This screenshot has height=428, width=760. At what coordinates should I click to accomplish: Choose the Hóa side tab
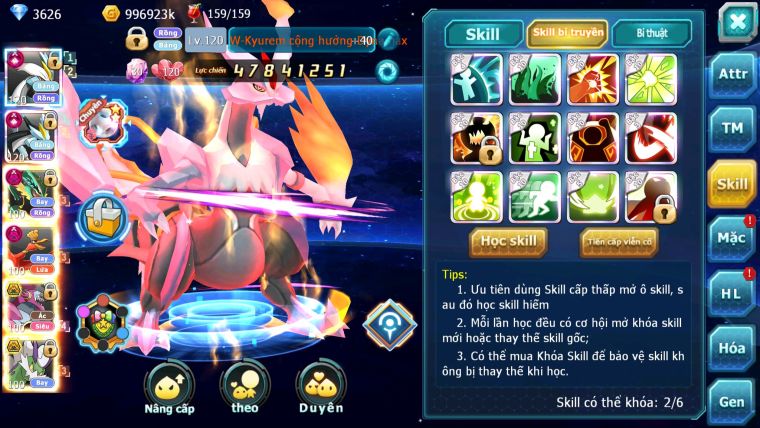732,347
